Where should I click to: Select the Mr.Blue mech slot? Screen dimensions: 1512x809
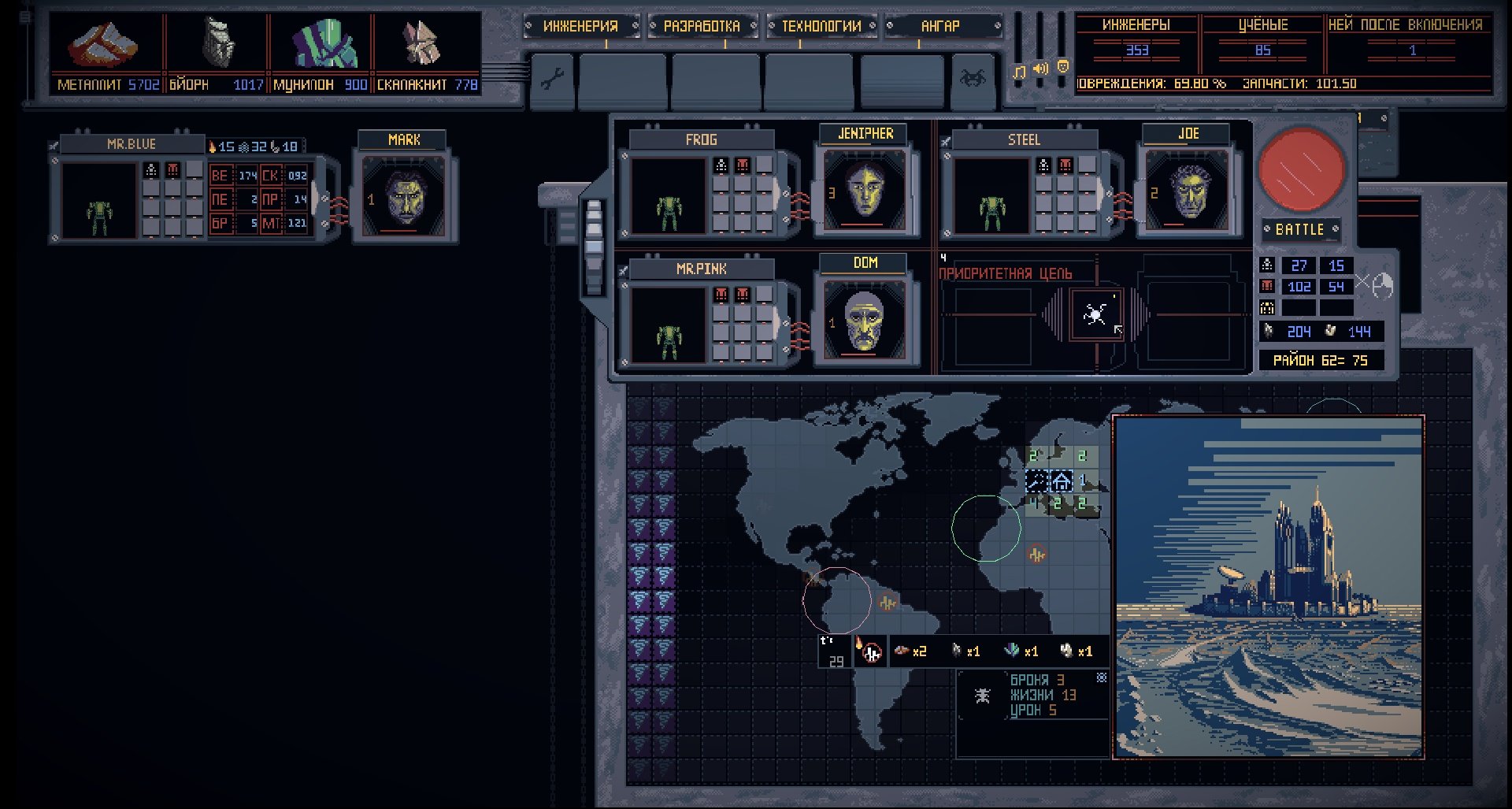pos(98,201)
